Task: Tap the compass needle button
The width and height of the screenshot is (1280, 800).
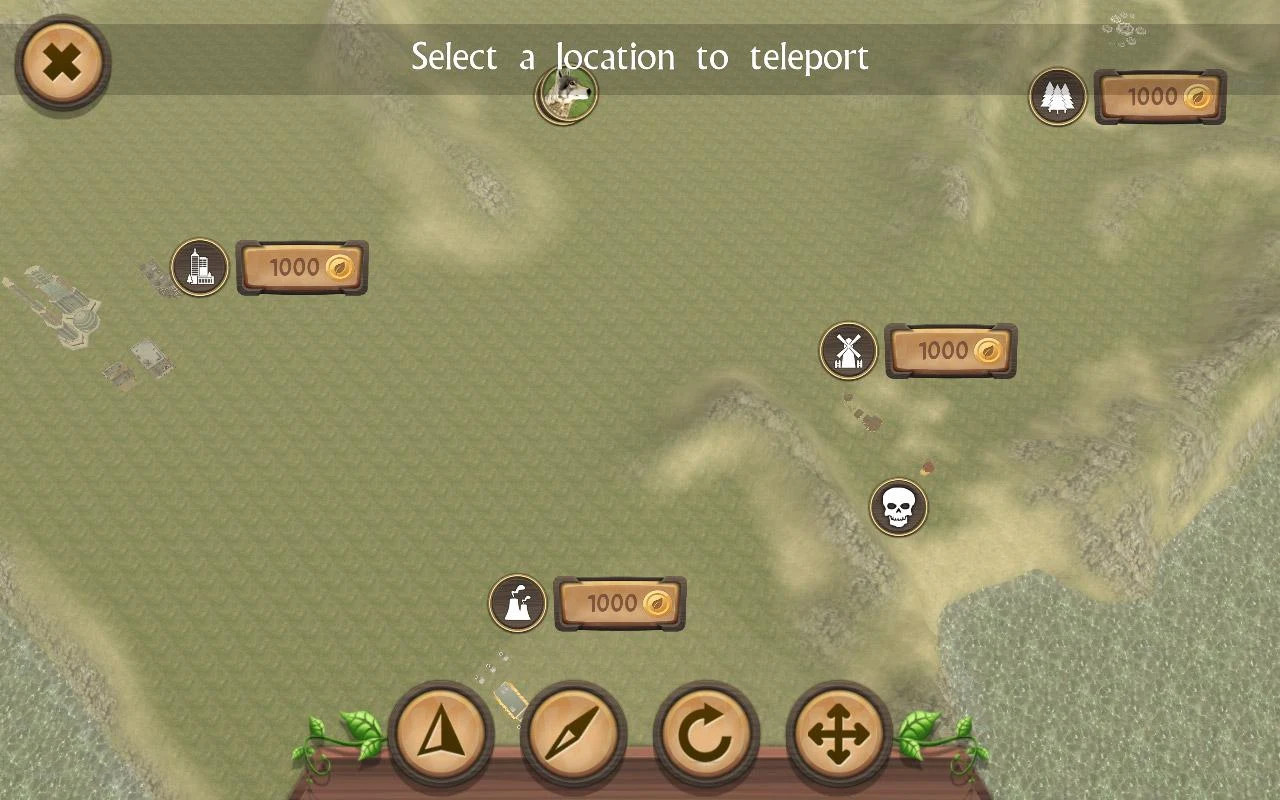Action: point(573,735)
